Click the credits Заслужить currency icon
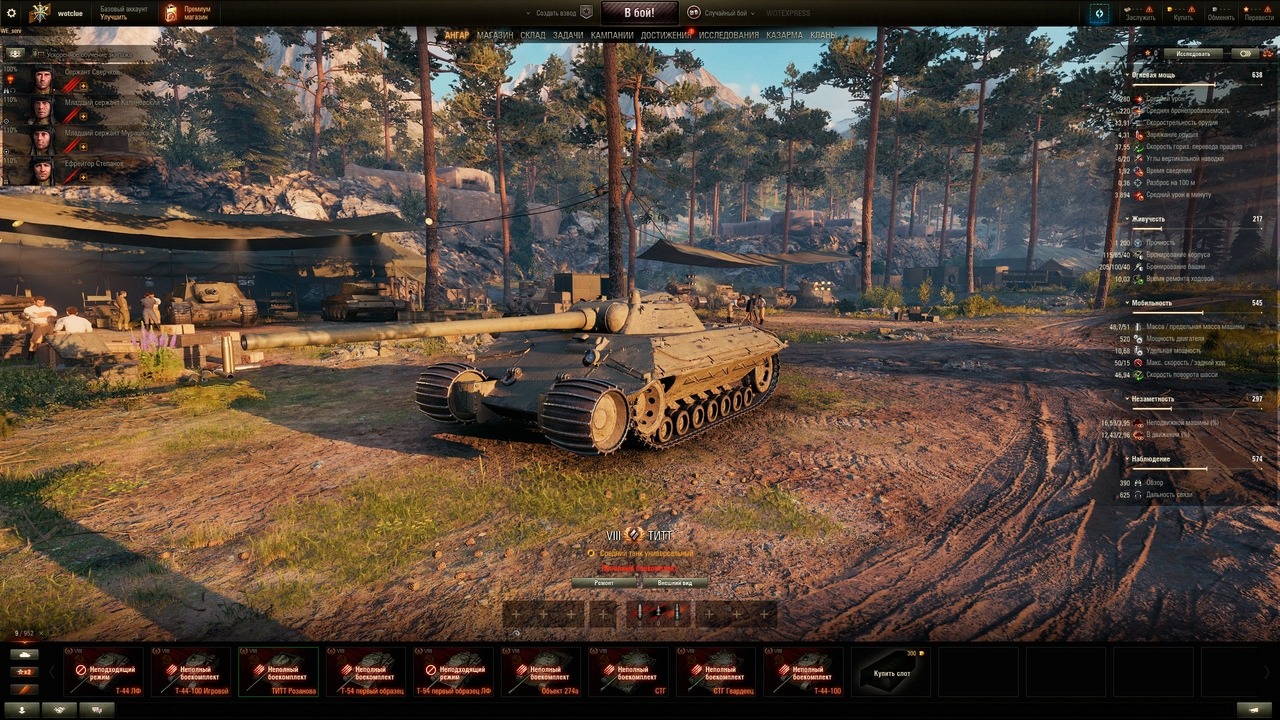 click(x=1128, y=9)
